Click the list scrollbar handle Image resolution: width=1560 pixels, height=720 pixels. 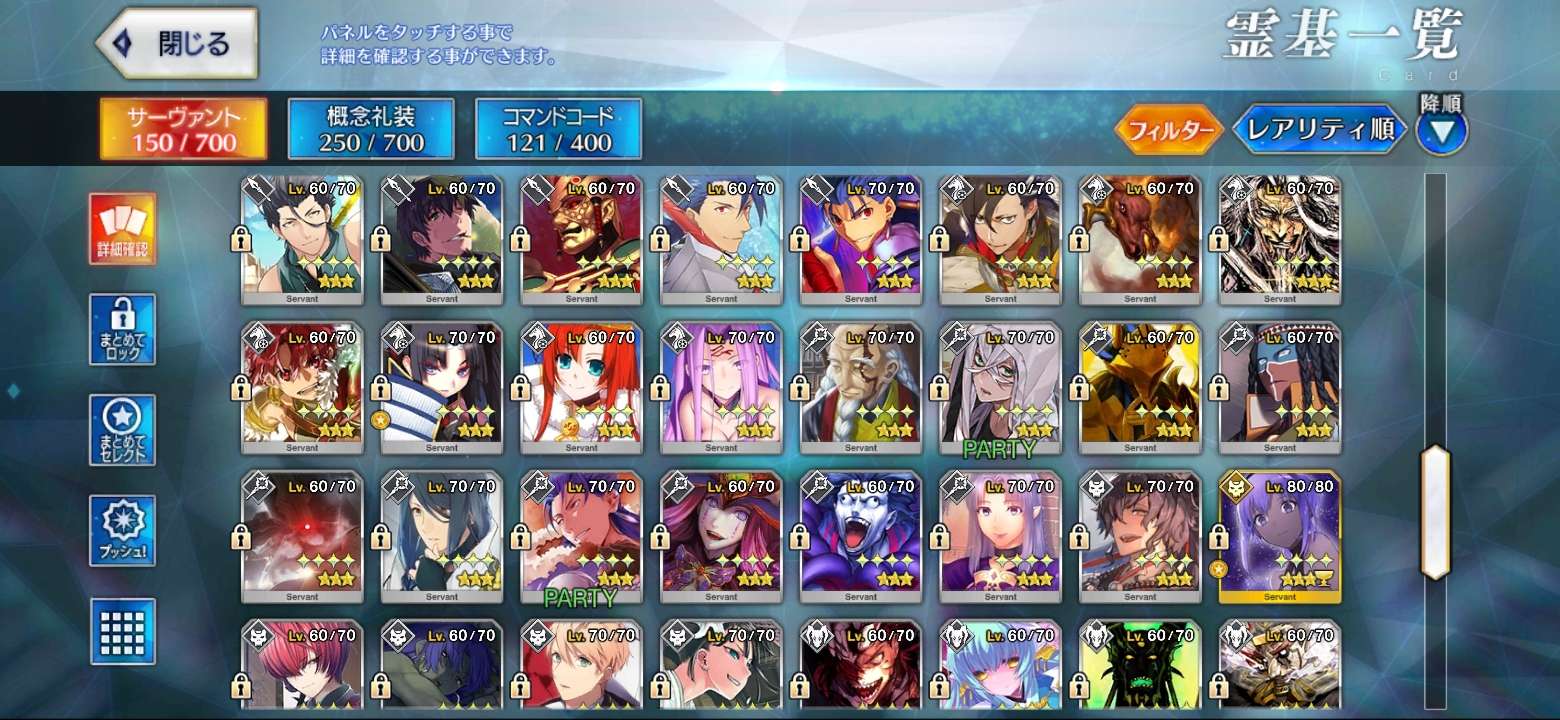[x=1435, y=512]
